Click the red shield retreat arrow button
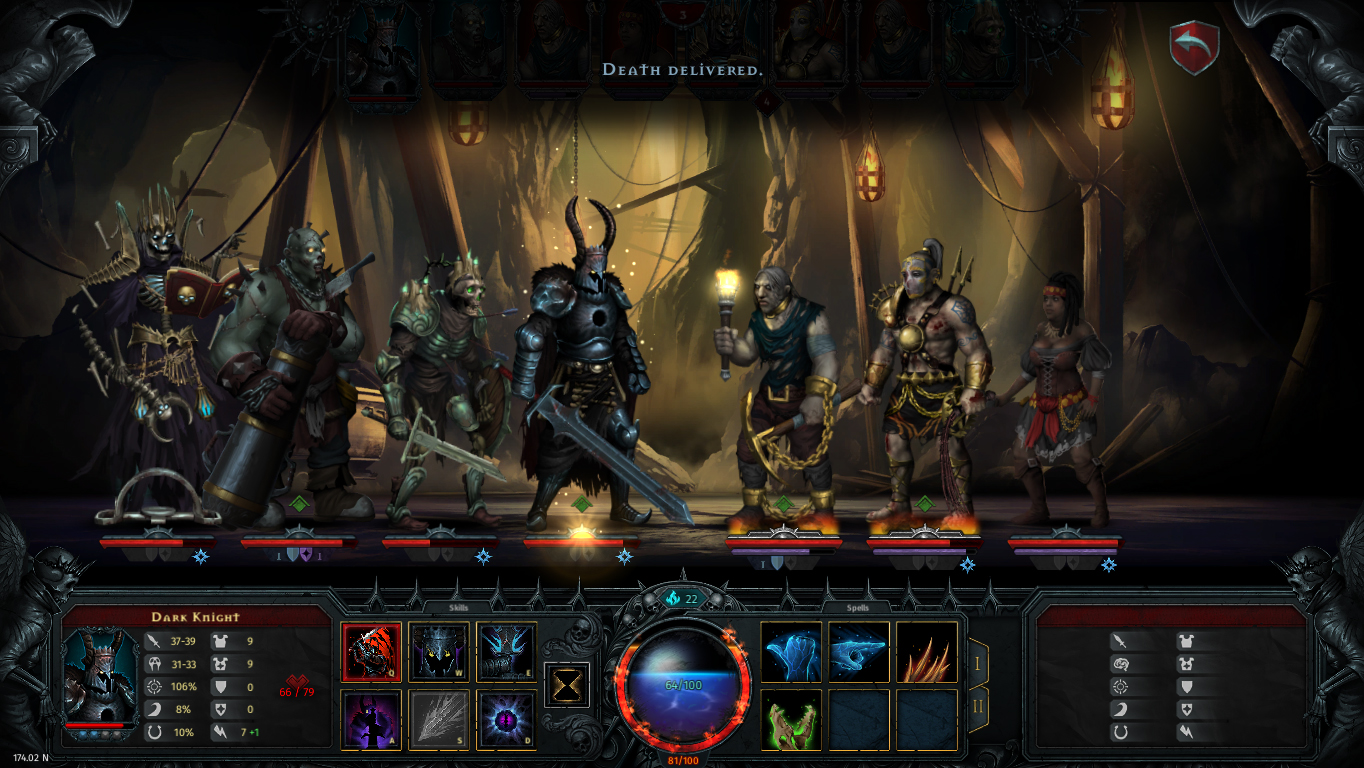This screenshot has height=768, width=1364. 1194,47
